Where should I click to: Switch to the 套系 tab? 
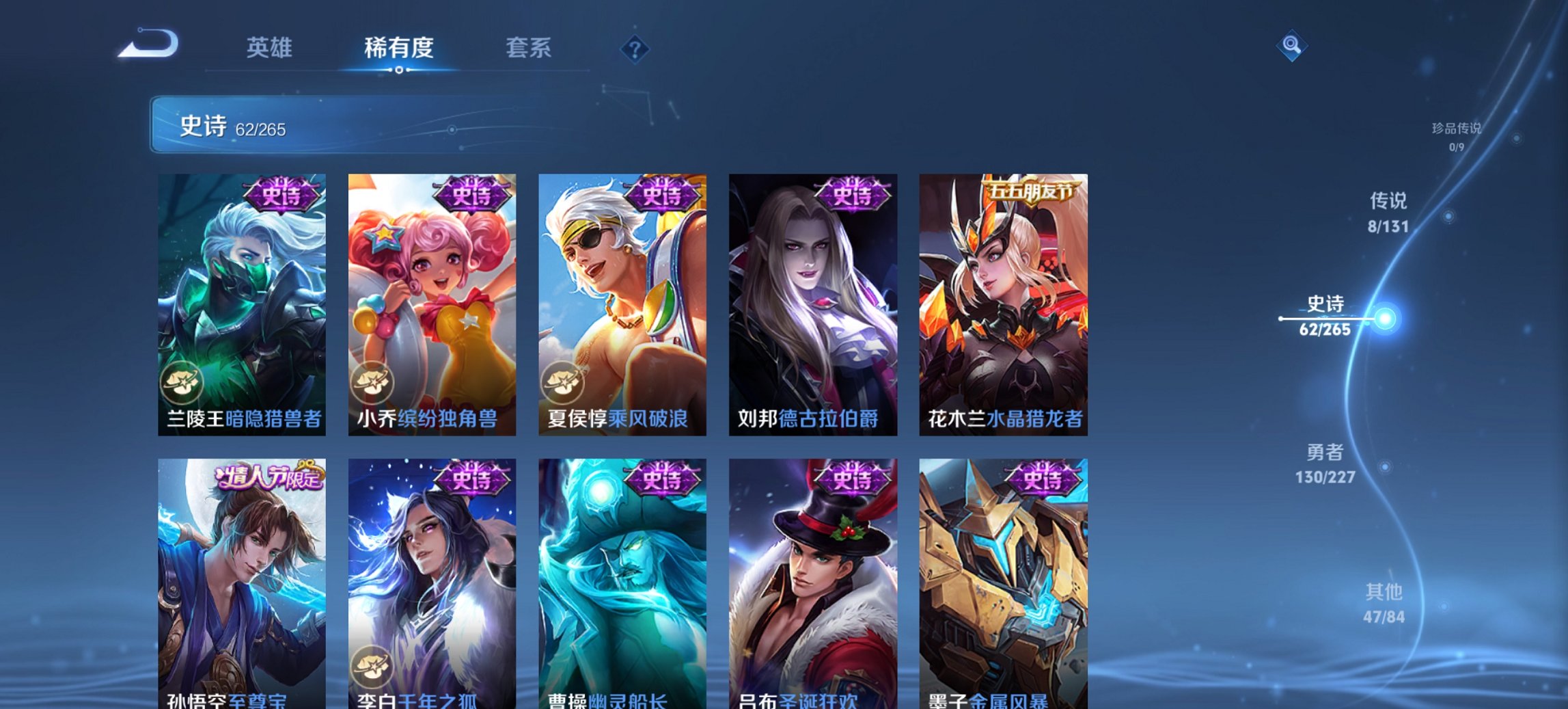pyautogui.click(x=529, y=48)
